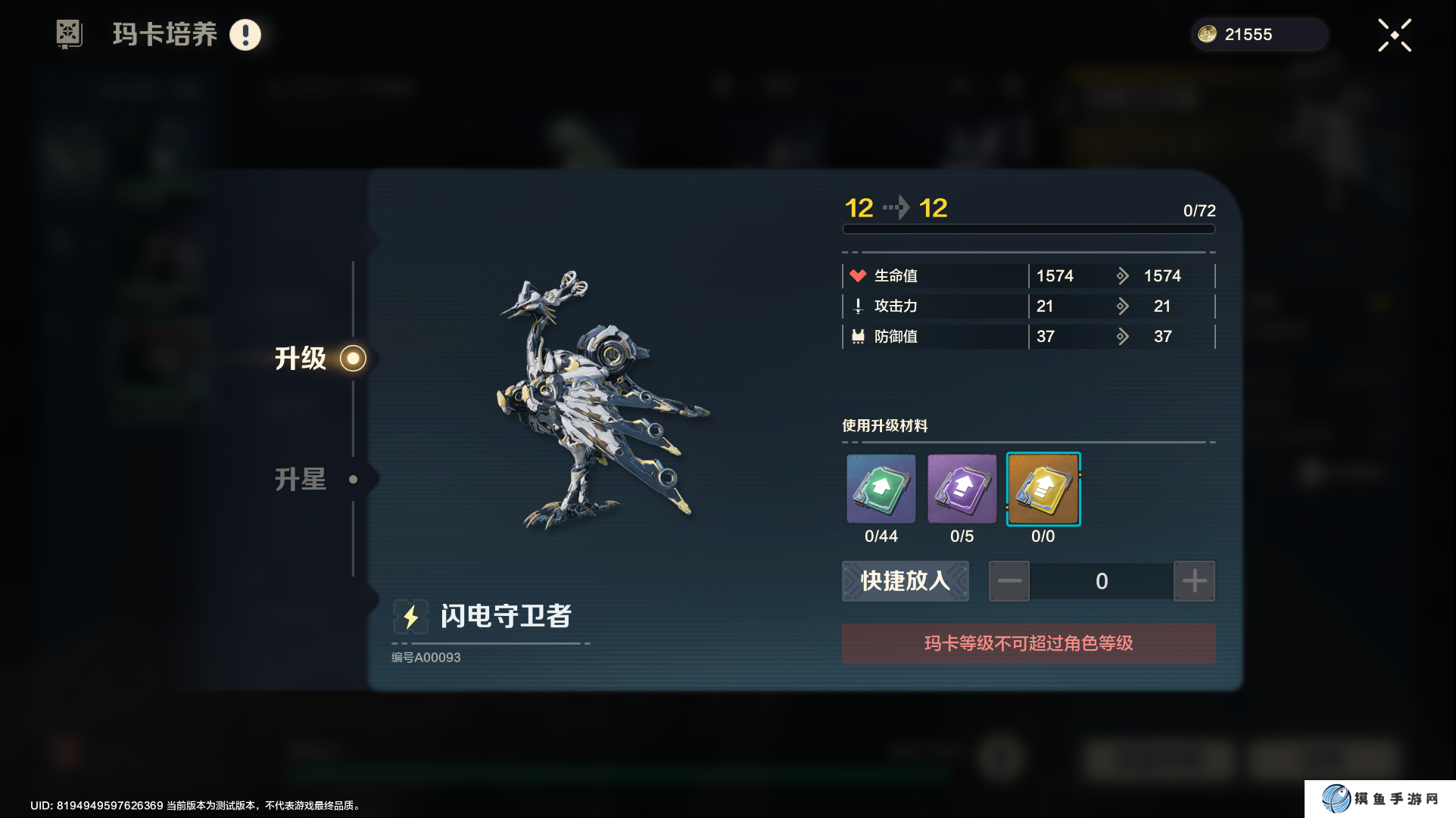Image resolution: width=1456 pixels, height=818 pixels.
Task: Decrease material quantity with minus button
Action: (x=1009, y=581)
